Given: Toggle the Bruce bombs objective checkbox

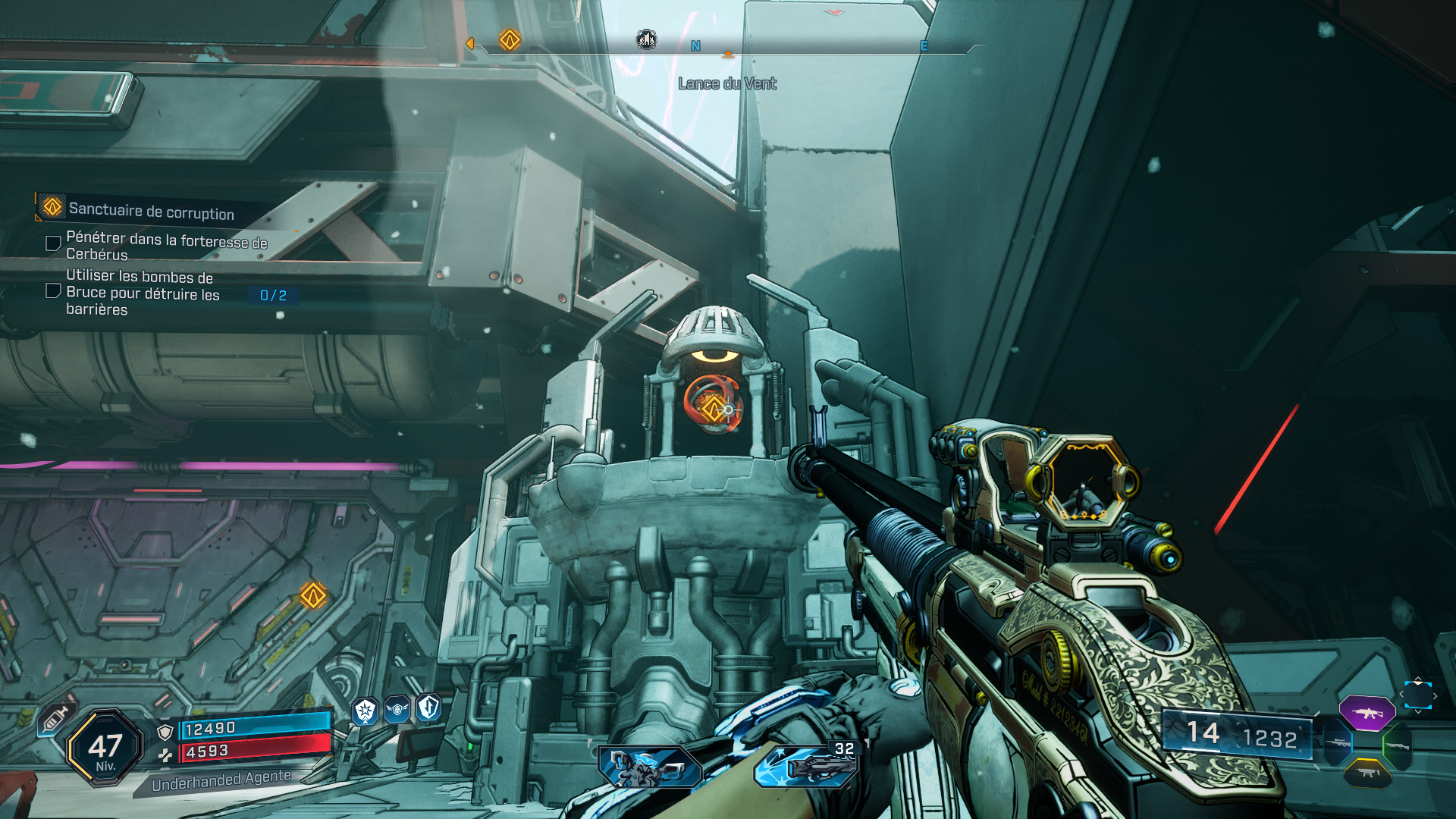Looking at the screenshot, I should coord(53,290).
